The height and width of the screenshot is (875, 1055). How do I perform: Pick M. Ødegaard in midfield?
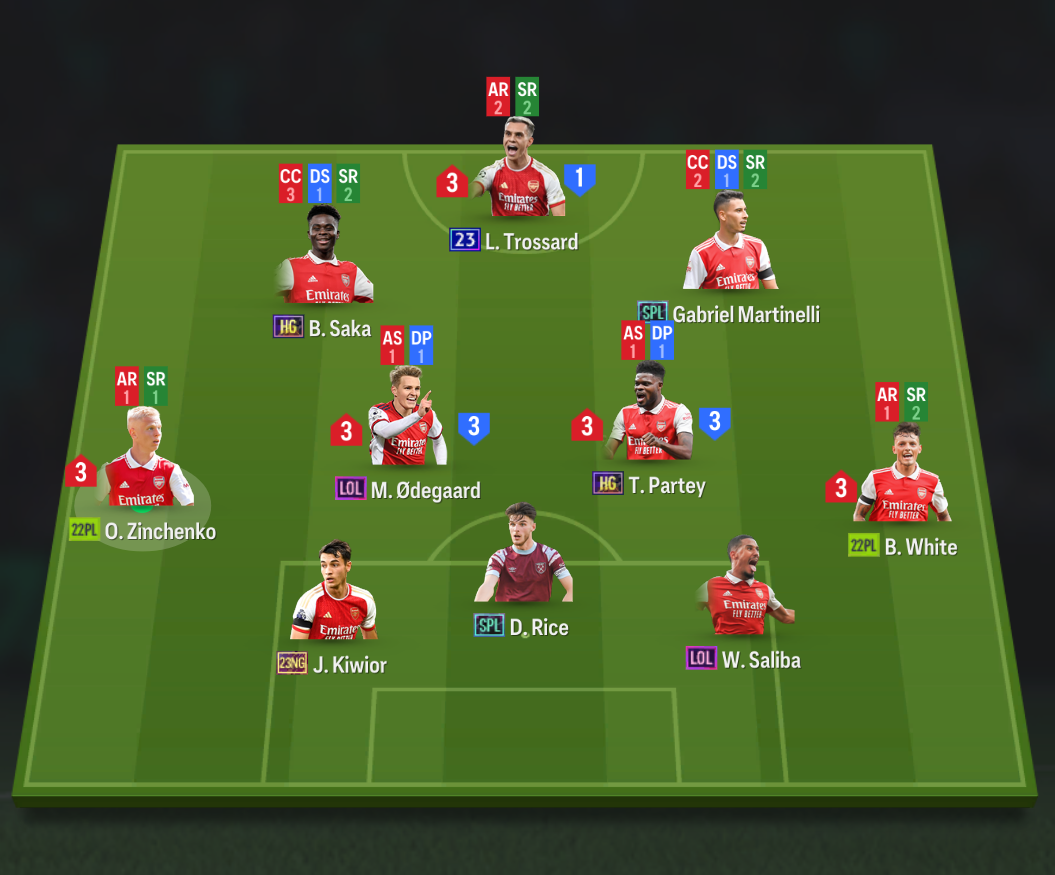pyautogui.click(x=407, y=420)
